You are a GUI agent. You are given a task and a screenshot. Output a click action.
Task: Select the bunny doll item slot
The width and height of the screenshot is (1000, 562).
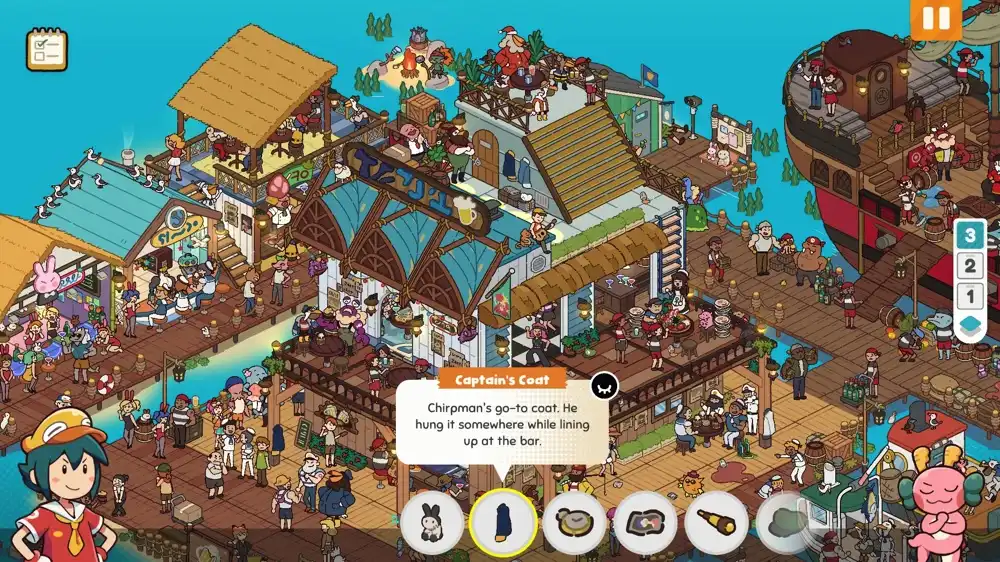[432, 523]
